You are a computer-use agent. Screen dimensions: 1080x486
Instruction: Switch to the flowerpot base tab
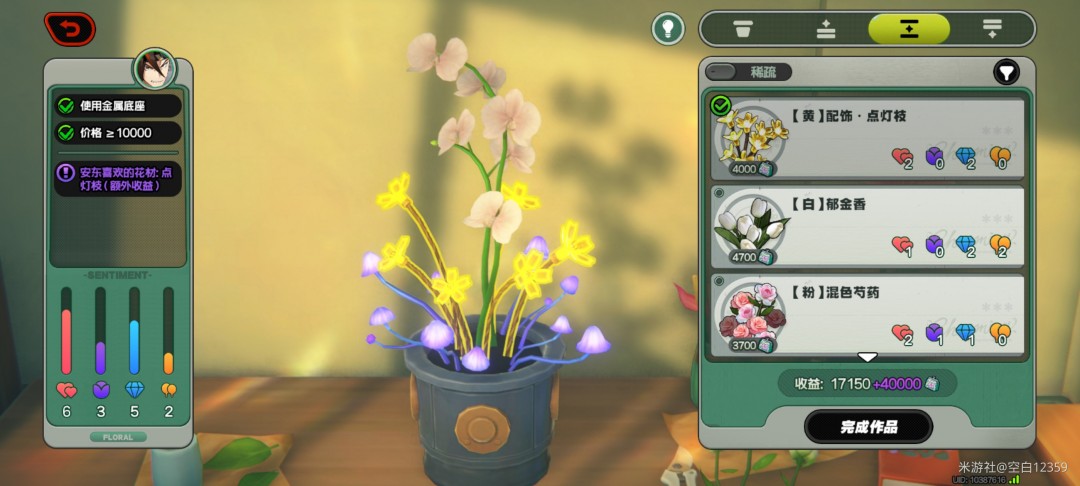743,28
